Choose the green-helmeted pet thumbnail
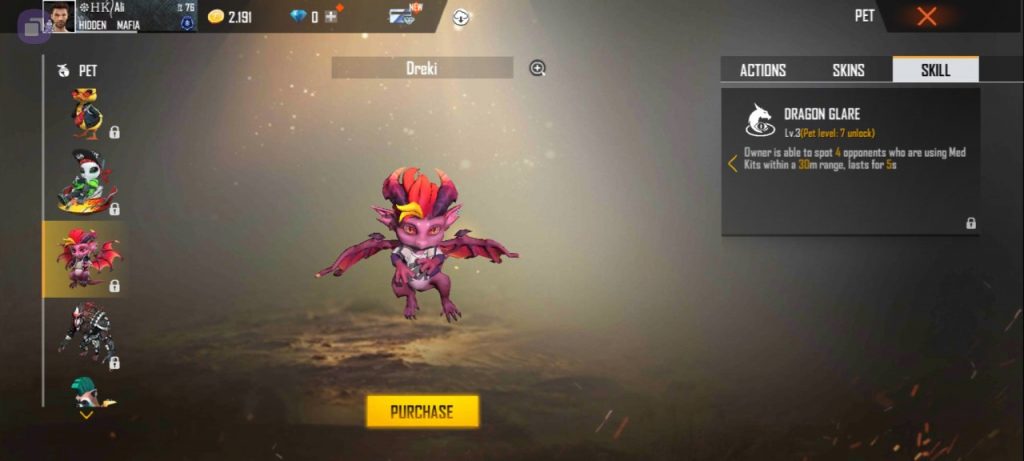This screenshot has width=1024, height=461. point(87,391)
